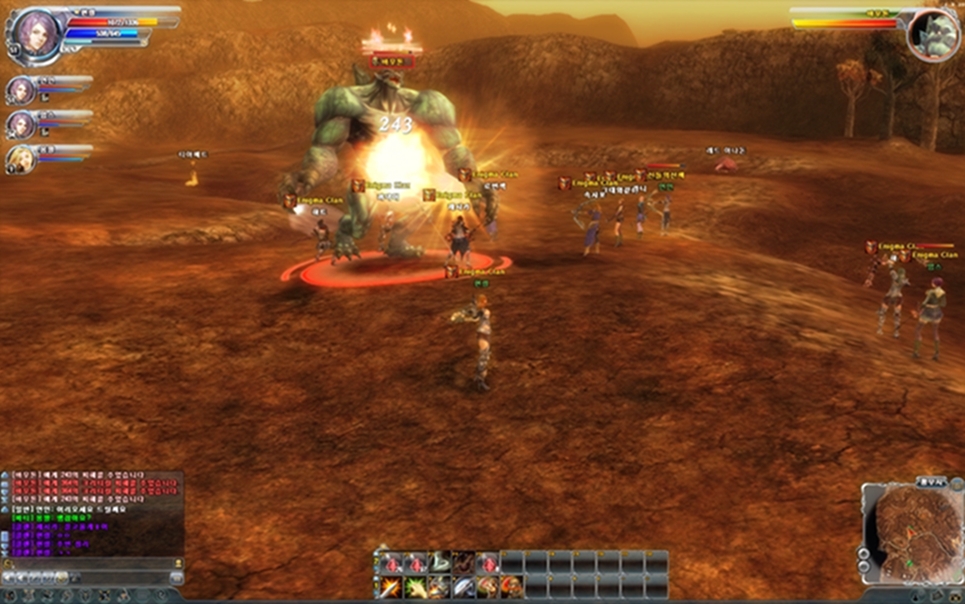
Task: Select the blonde party member portrait
Action: click(x=20, y=158)
